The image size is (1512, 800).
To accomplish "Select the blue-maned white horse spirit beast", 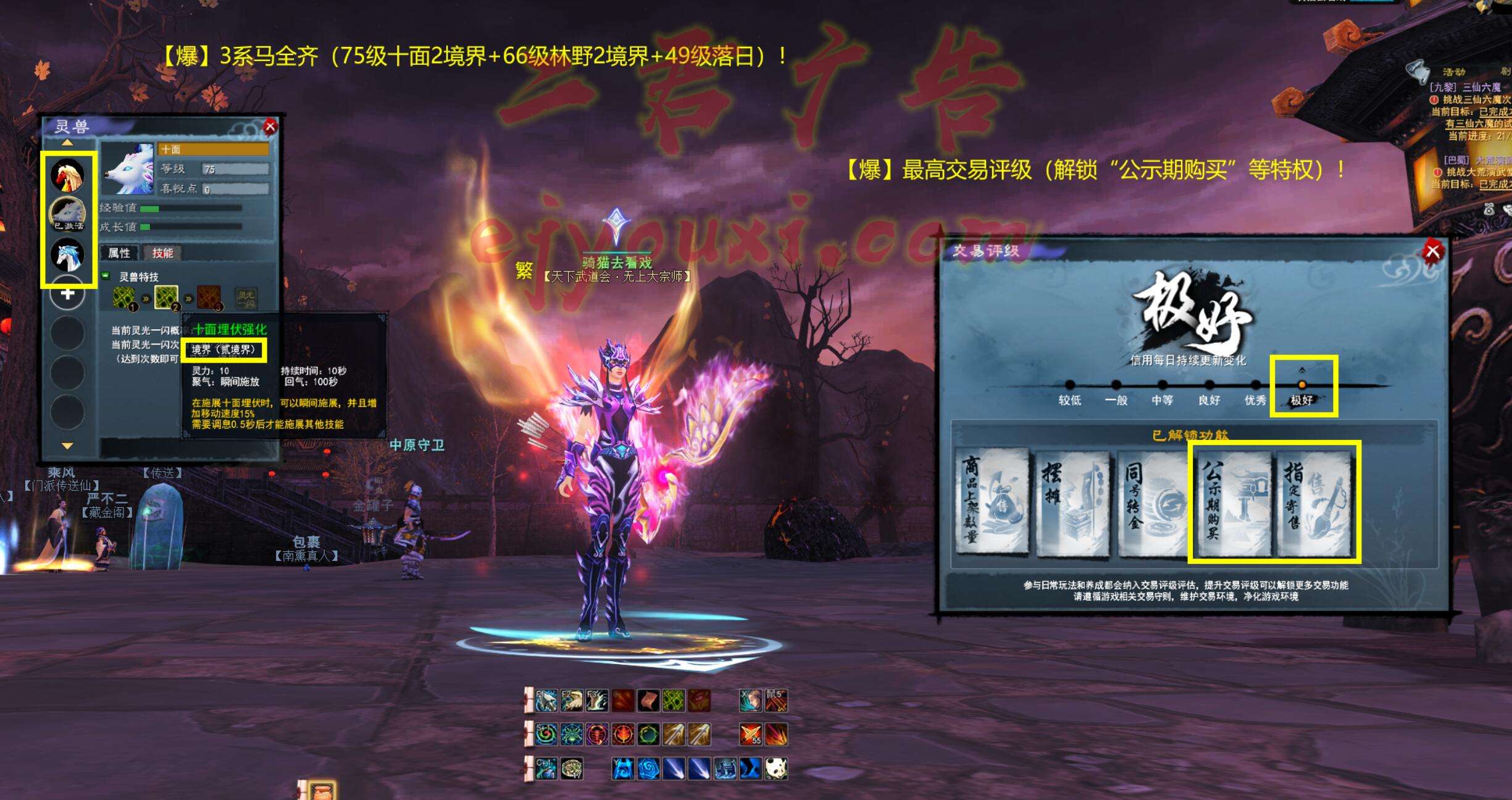I will click(67, 255).
